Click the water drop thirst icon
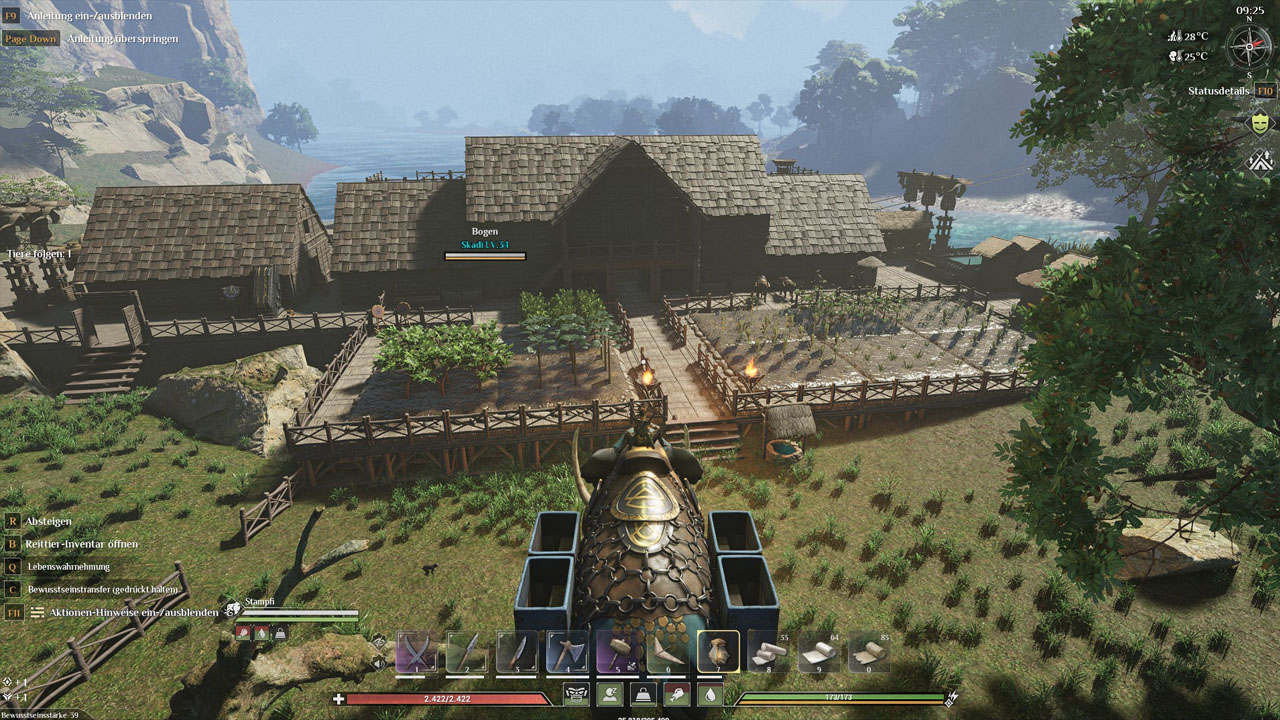 (710, 694)
